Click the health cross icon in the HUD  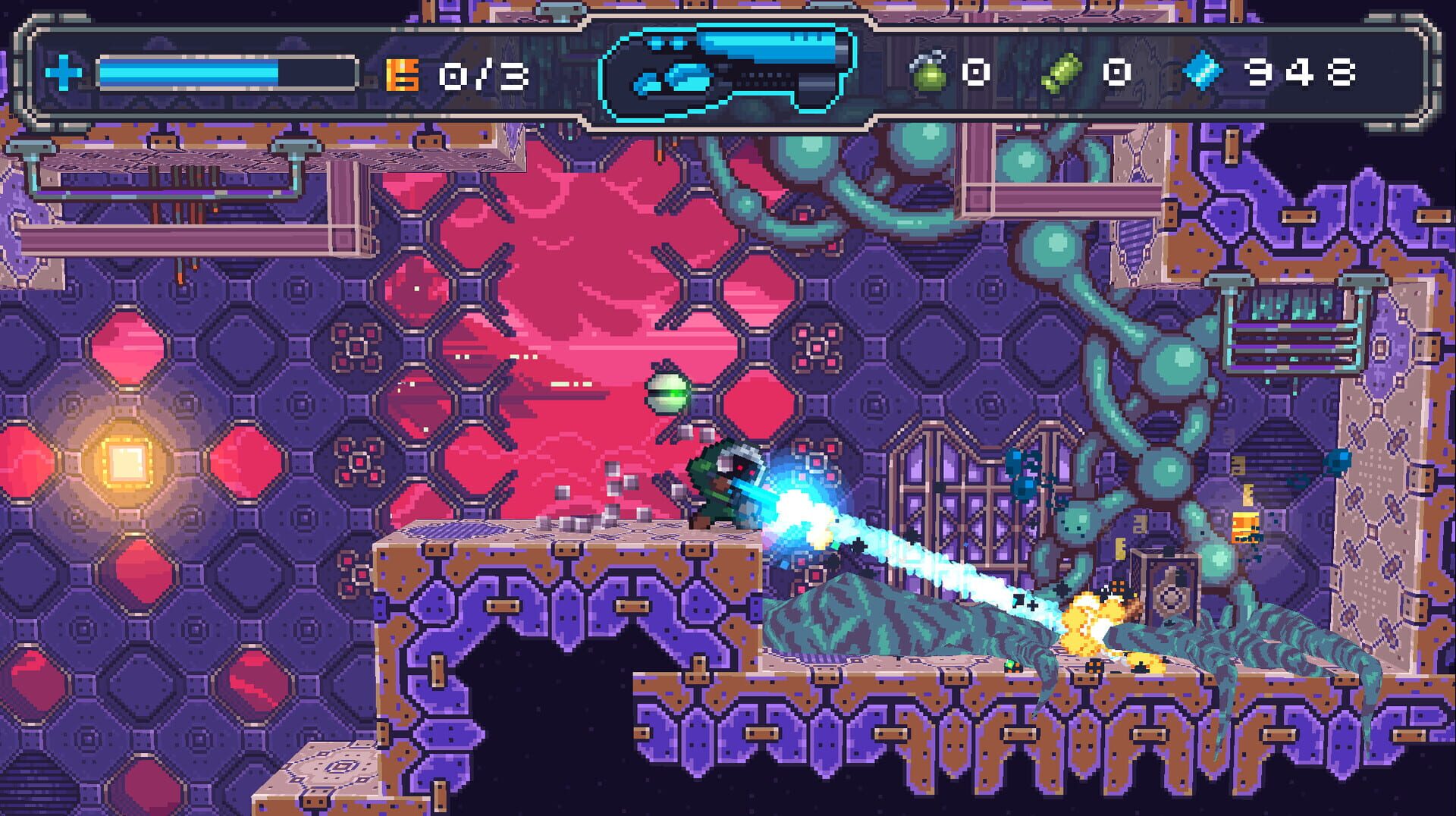pos(62,74)
